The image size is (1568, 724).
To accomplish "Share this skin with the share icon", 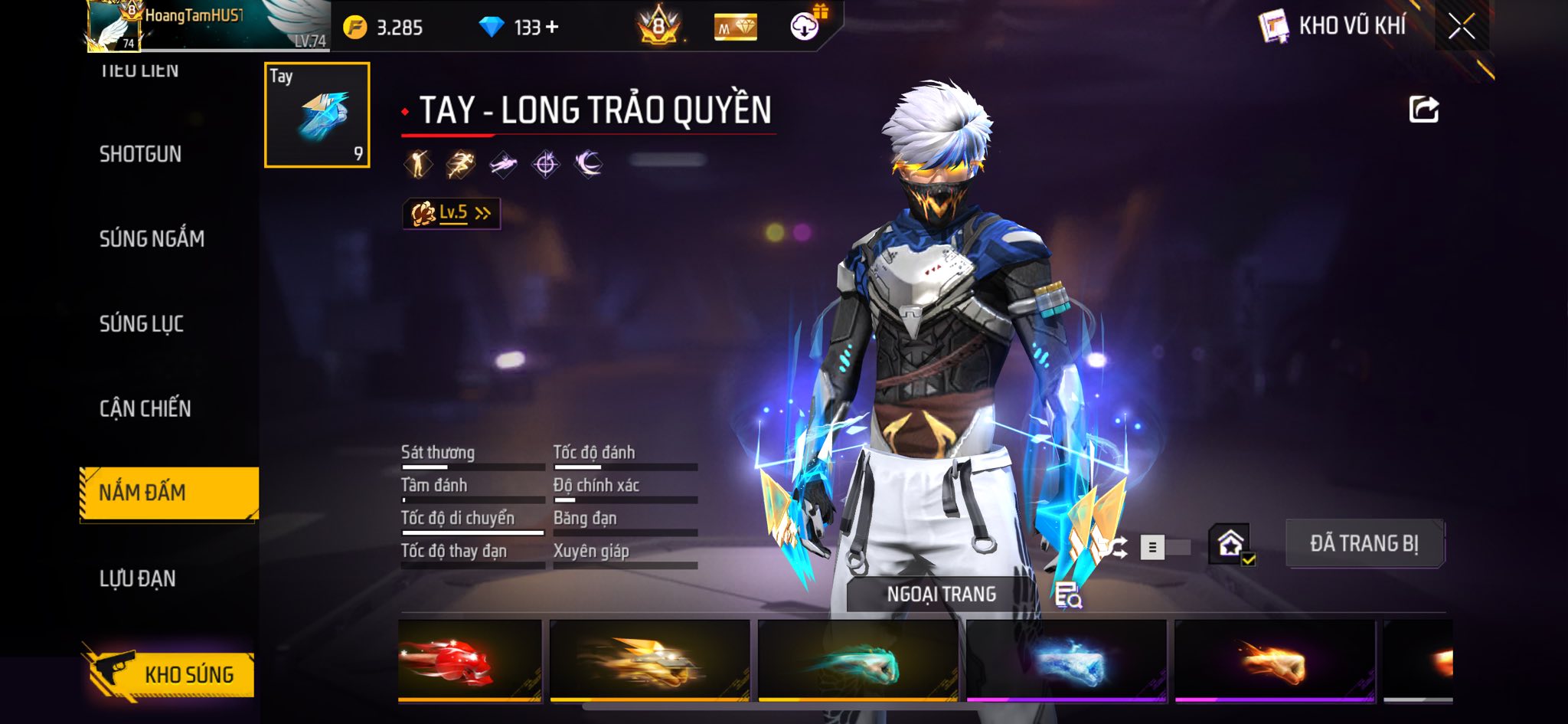I will coord(1424,110).
